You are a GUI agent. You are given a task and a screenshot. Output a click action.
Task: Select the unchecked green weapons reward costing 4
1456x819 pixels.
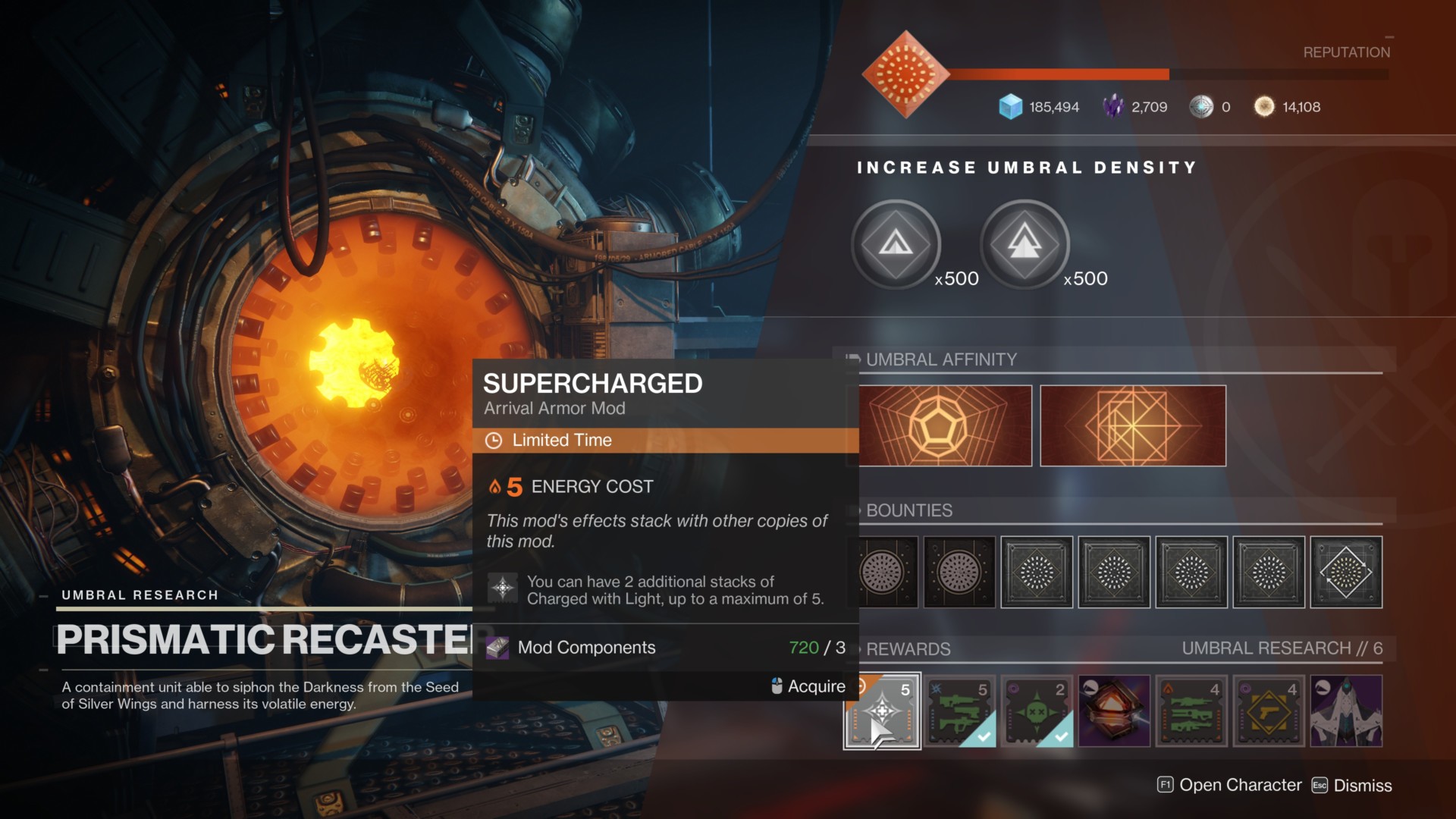pyautogui.click(x=1191, y=711)
